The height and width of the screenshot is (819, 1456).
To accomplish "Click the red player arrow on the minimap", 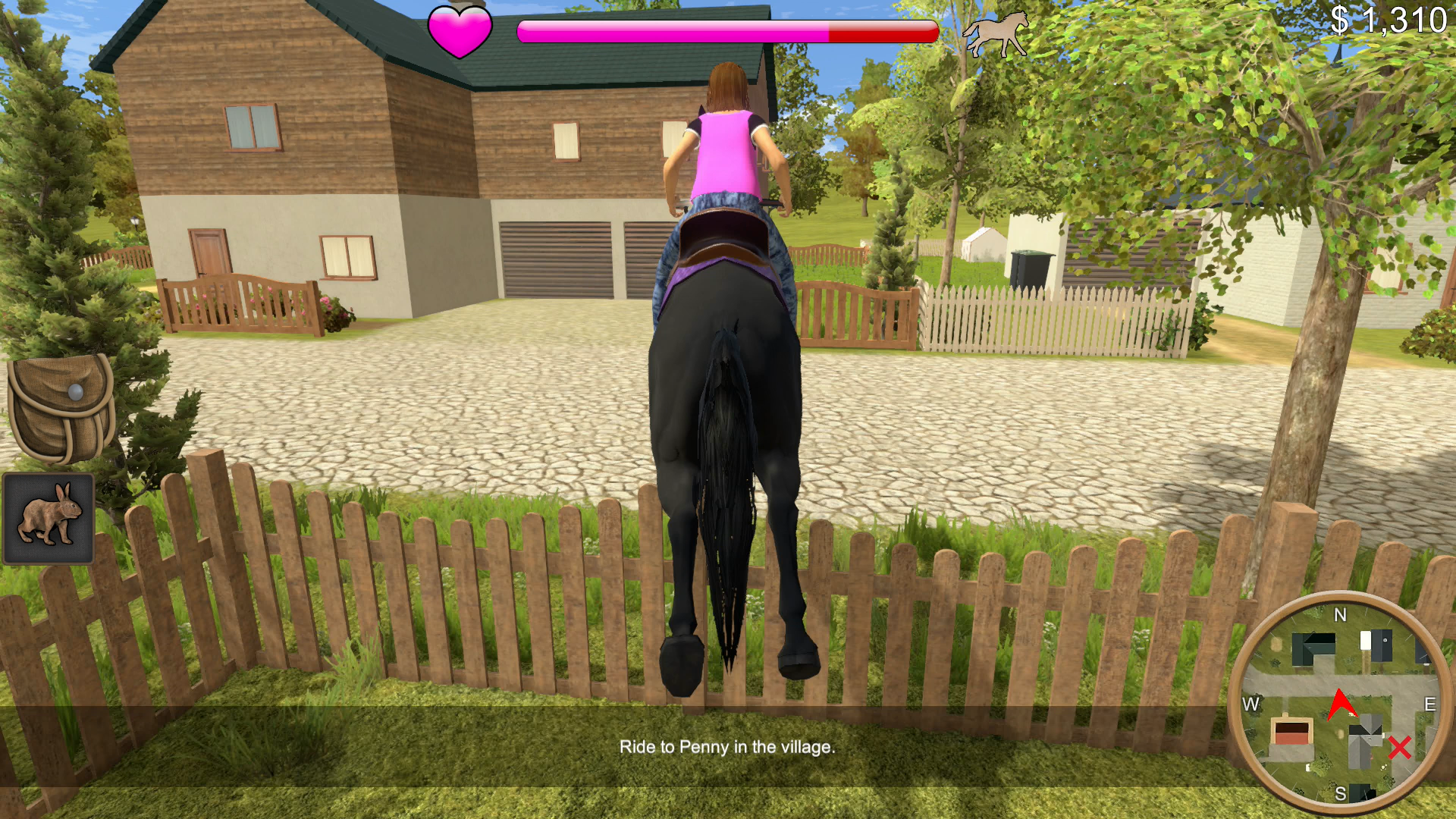I will click(x=1341, y=703).
